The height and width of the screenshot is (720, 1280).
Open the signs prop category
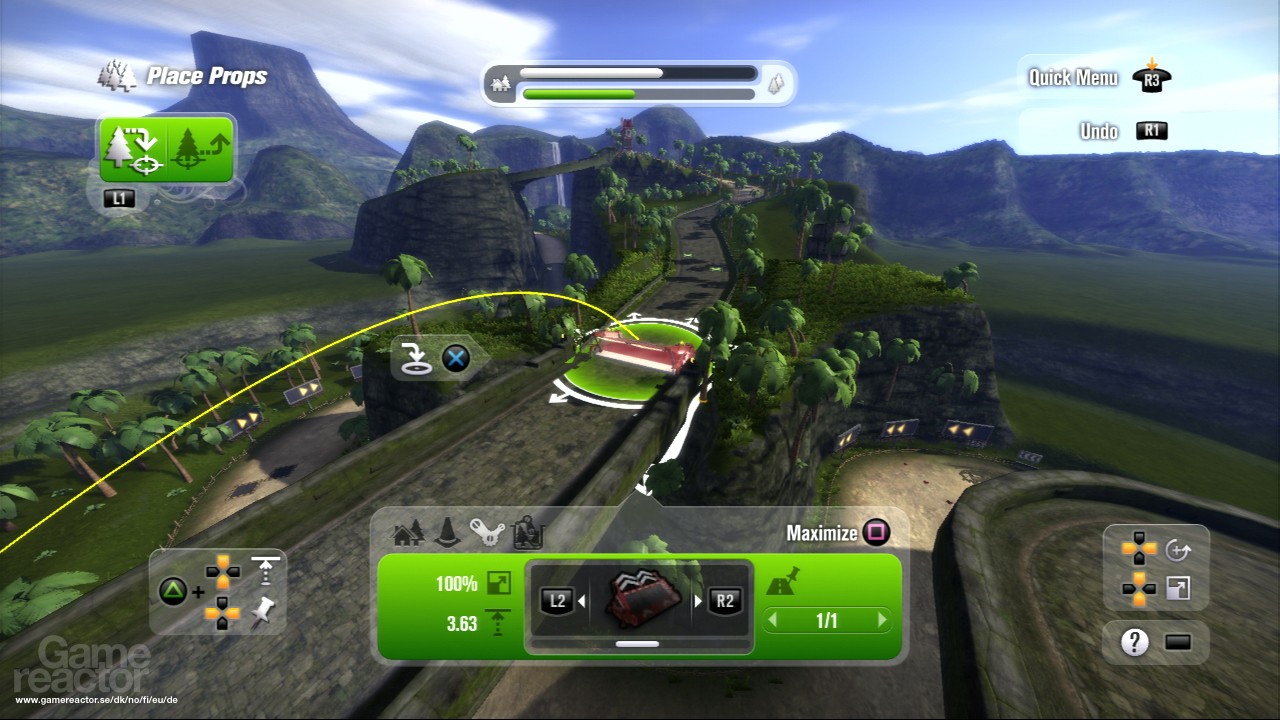pyautogui.click(x=525, y=533)
